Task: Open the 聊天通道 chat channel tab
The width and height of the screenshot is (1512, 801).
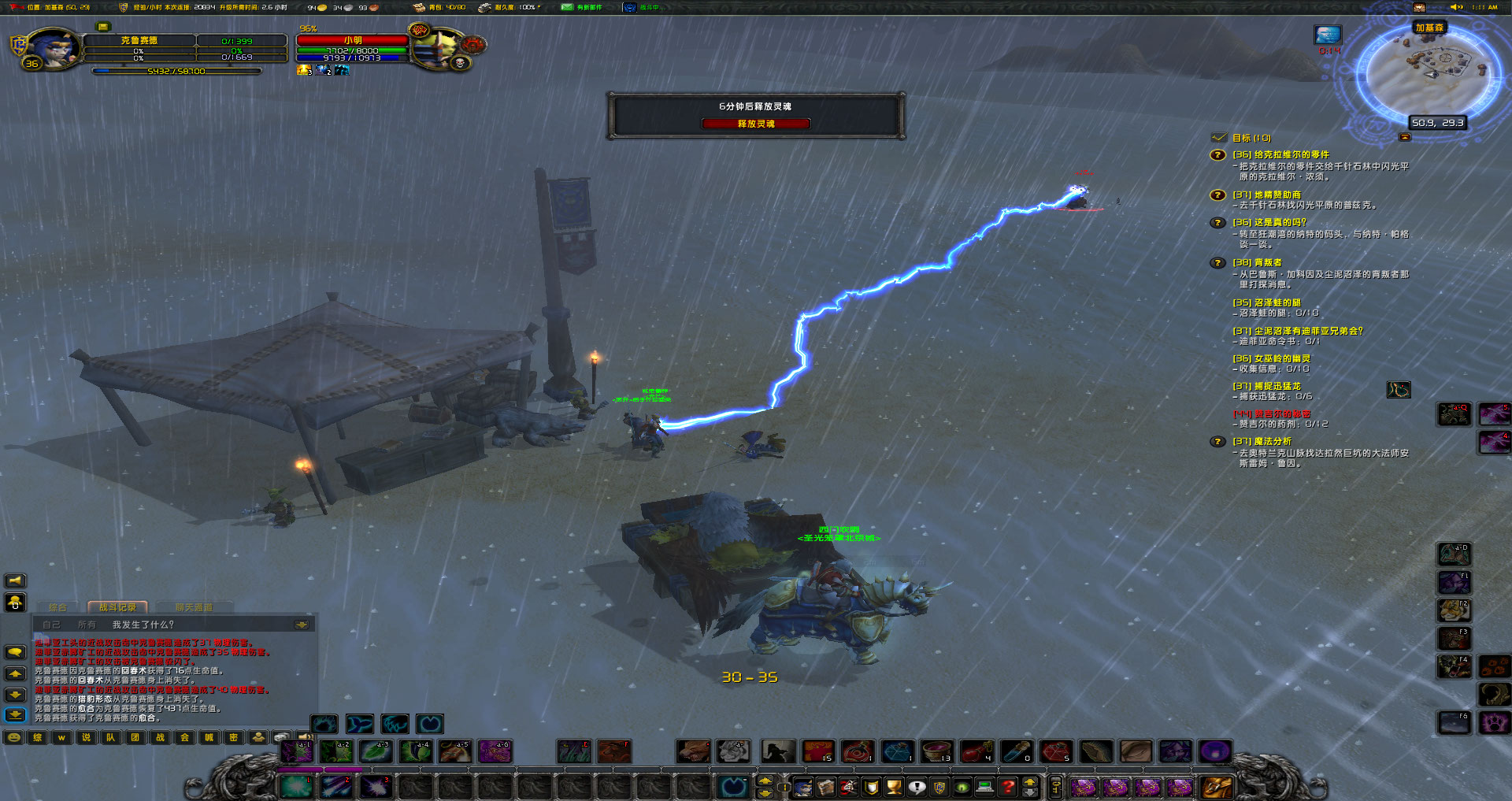Action: 194,607
